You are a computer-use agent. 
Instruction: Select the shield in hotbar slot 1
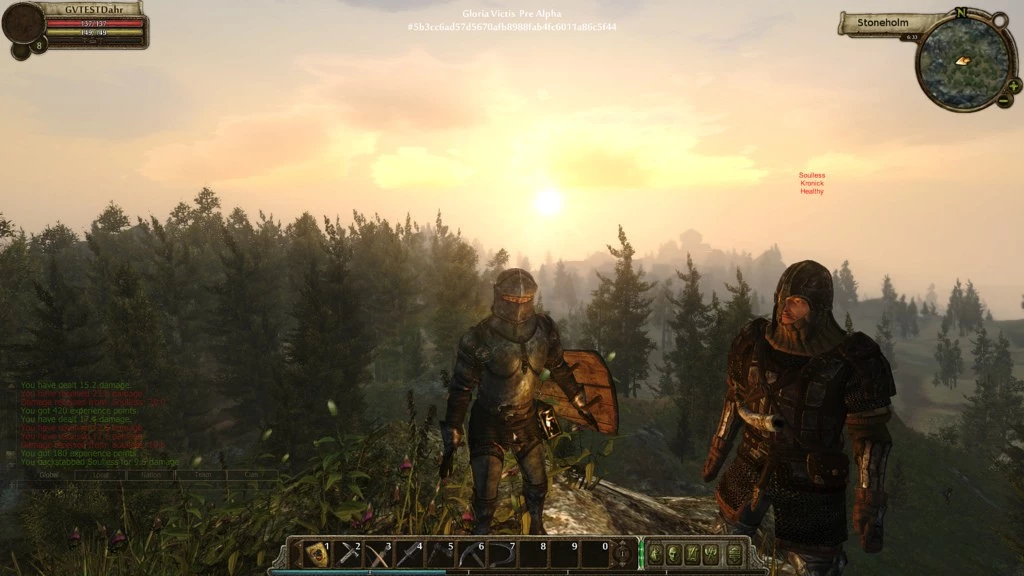316,553
